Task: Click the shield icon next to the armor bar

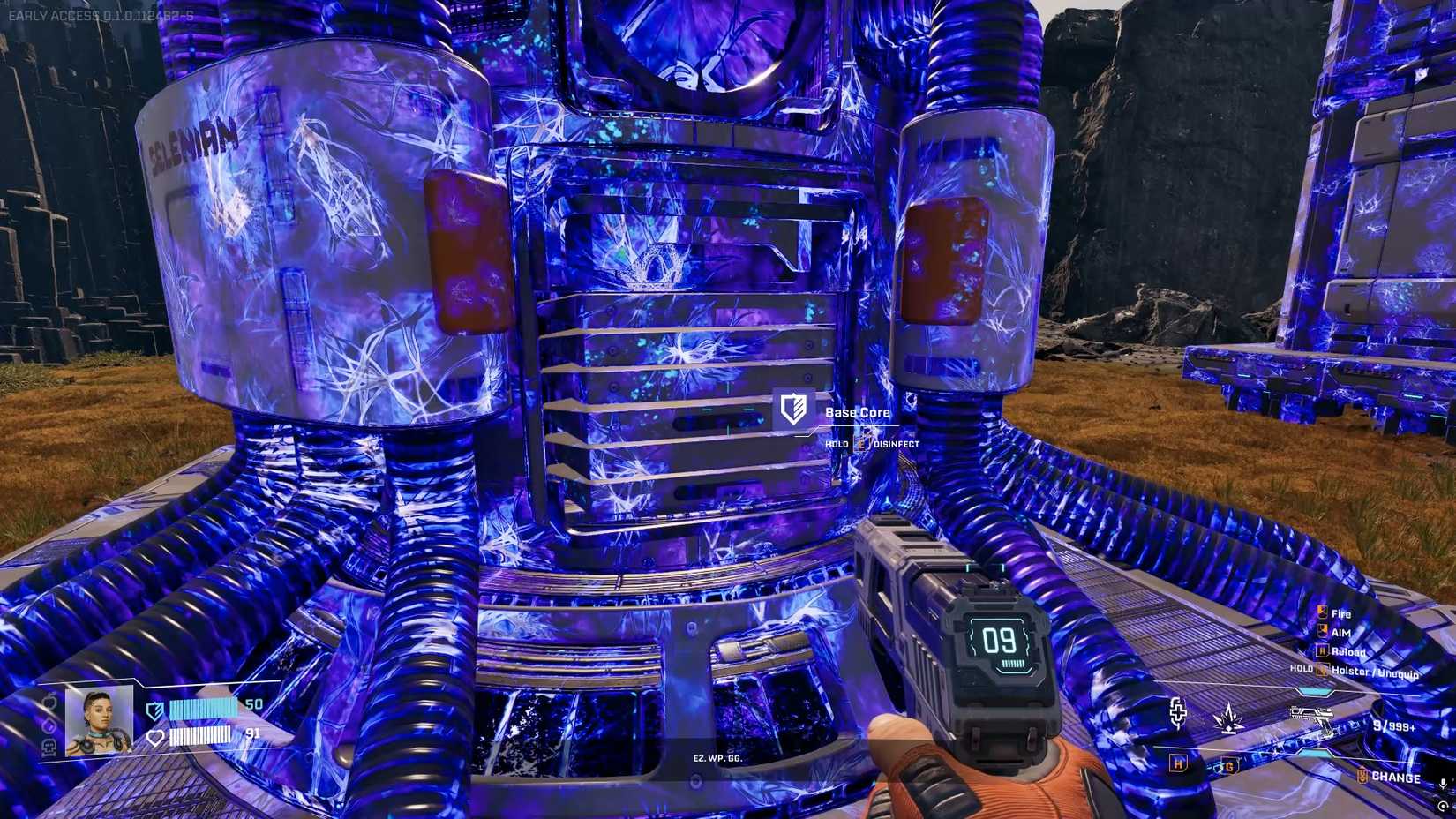Action: point(154,710)
